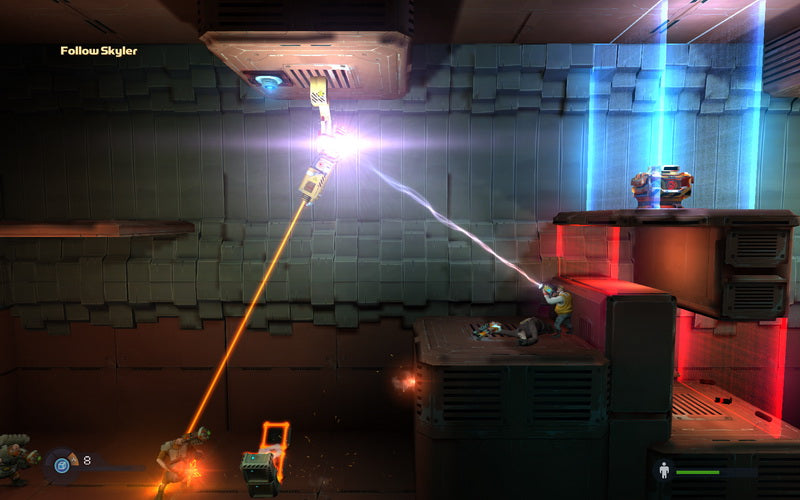Click the white player figure icon
The width and height of the screenshot is (800, 500).
(662, 470)
